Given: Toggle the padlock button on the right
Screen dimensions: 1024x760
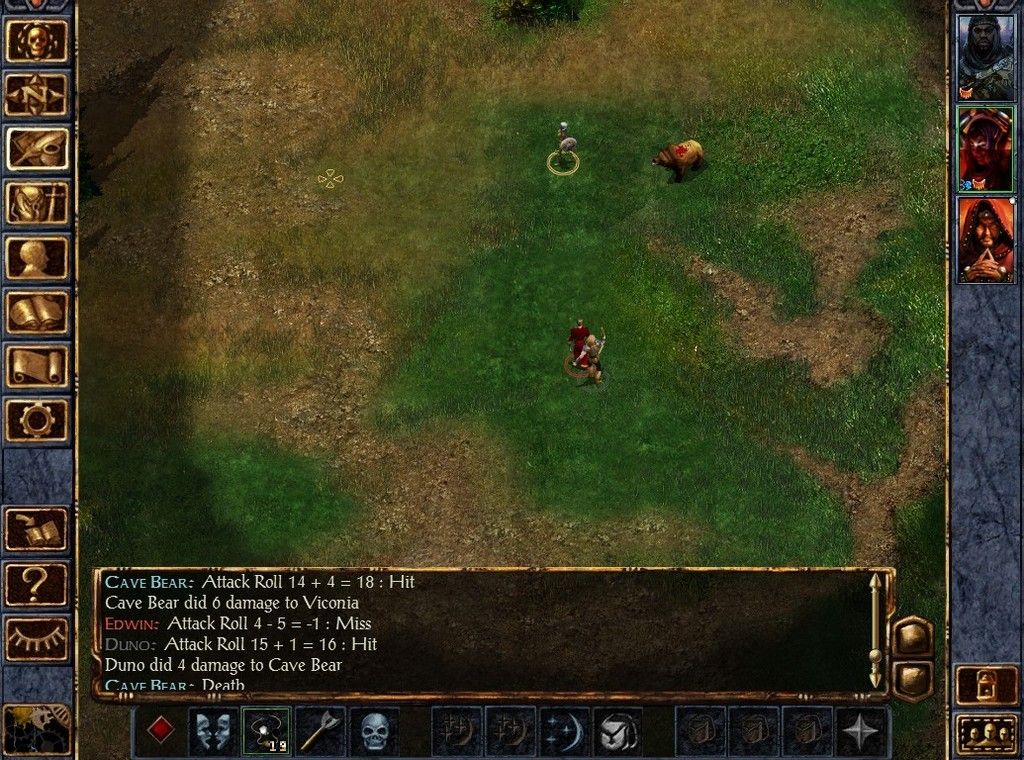Looking at the screenshot, I should [986, 684].
